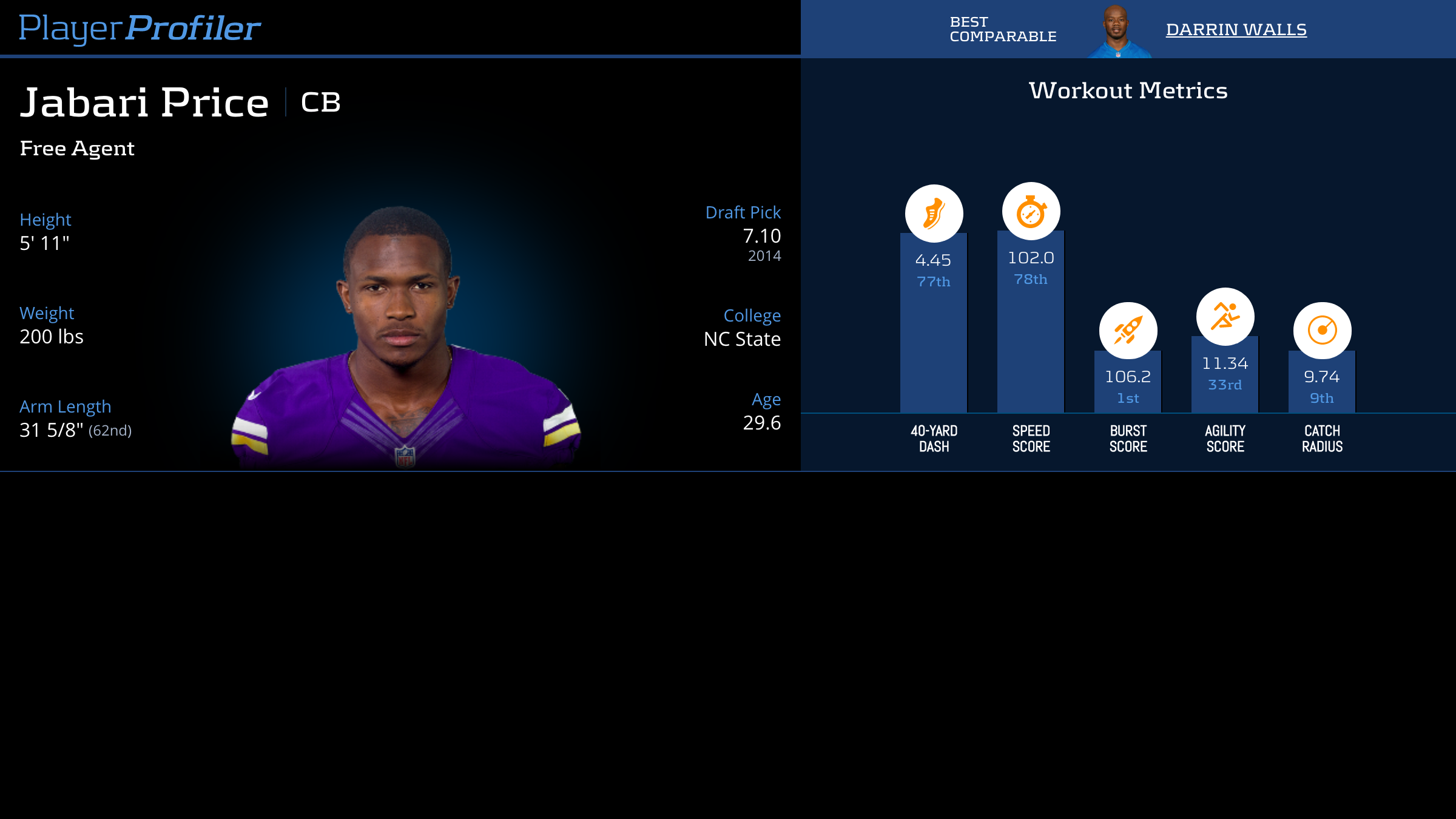The width and height of the screenshot is (1456, 819).
Task: Click the Speed Score stopwatch icon
Action: coord(1031,211)
